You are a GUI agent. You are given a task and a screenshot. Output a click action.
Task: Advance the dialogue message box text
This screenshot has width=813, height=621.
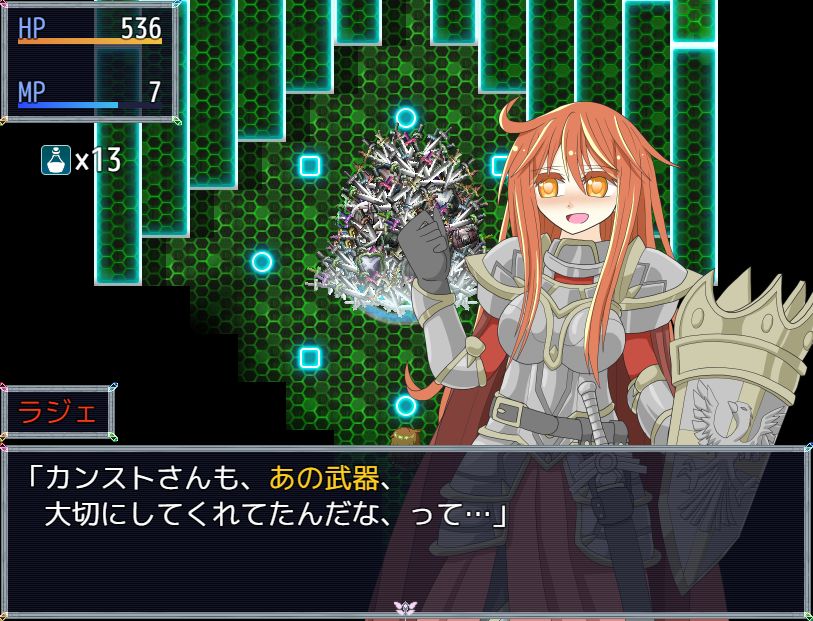(405, 530)
